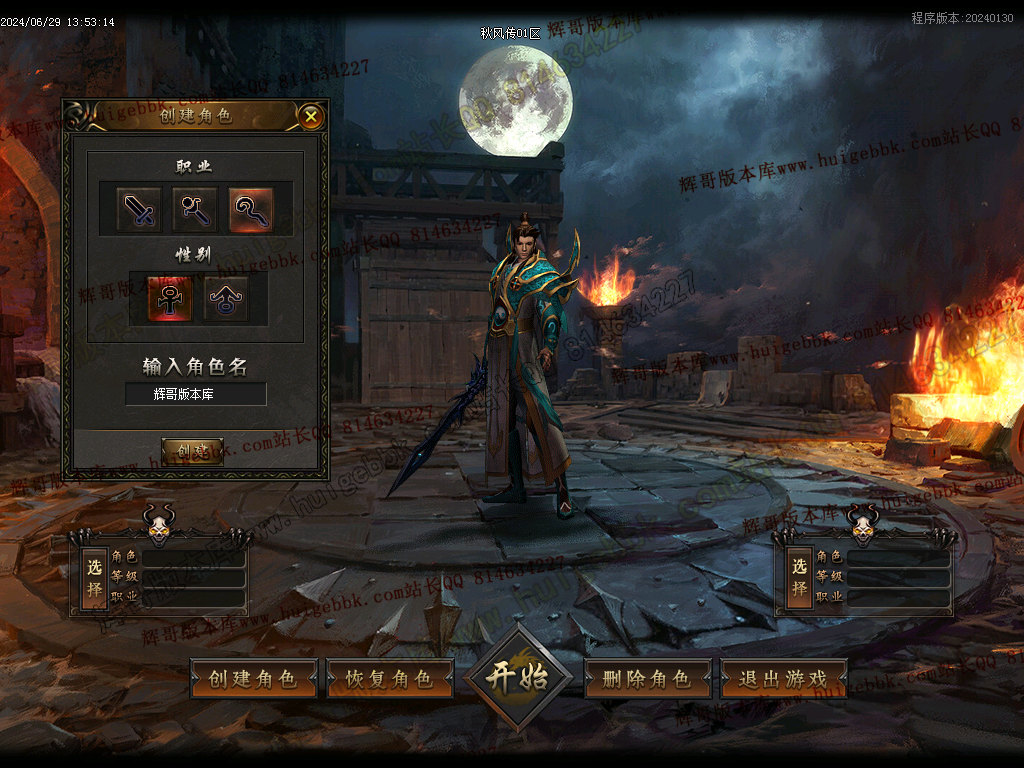Select the ankh-shaped gender icon

(x=170, y=299)
